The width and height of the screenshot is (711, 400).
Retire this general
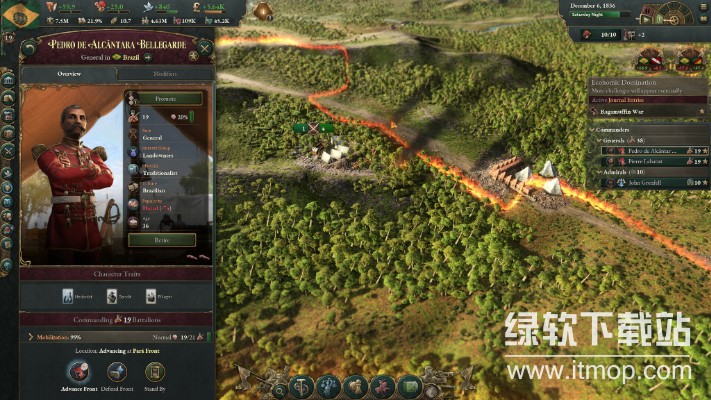coord(162,240)
